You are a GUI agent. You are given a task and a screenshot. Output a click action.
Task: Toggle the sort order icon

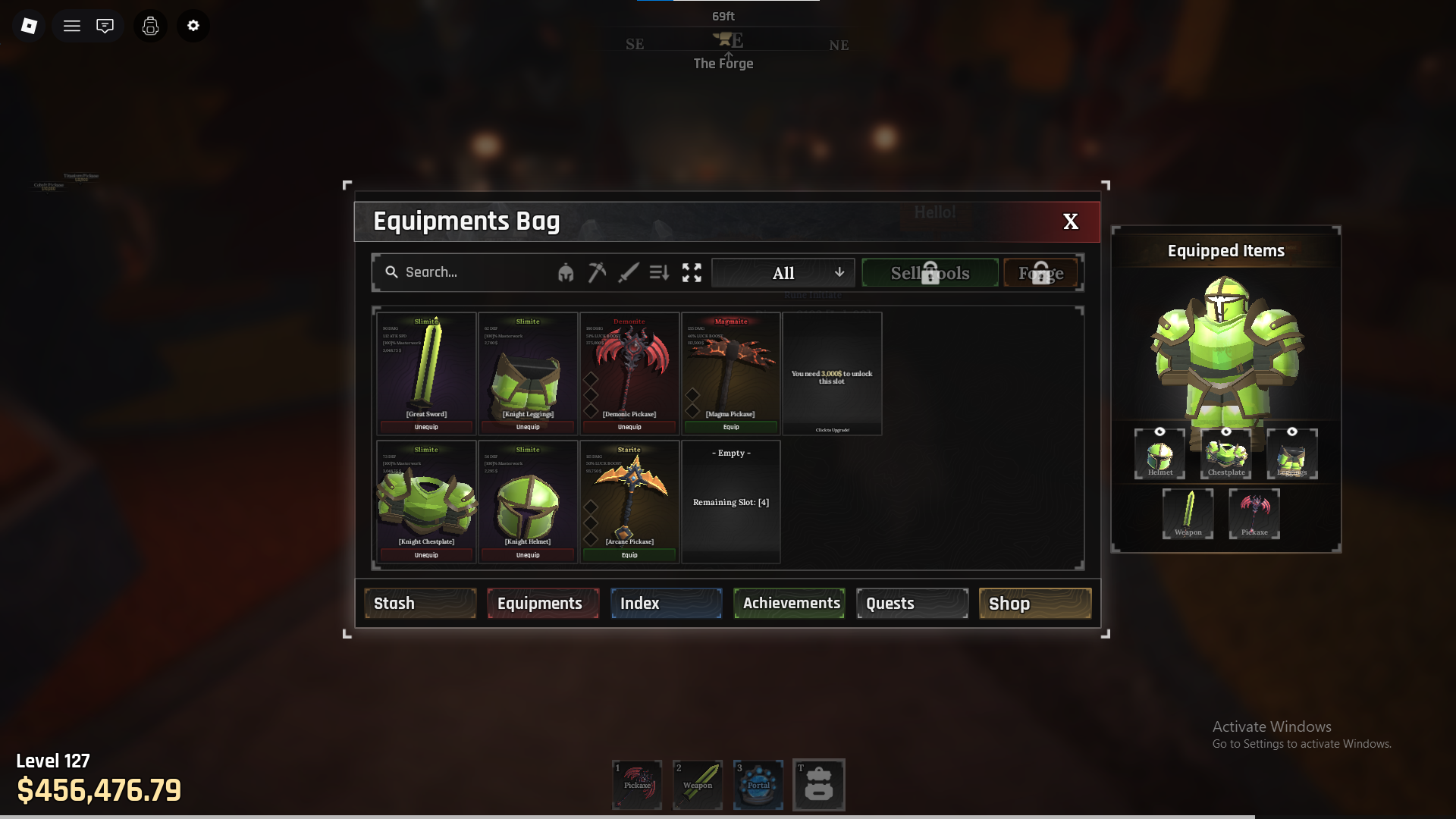point(659,272)
